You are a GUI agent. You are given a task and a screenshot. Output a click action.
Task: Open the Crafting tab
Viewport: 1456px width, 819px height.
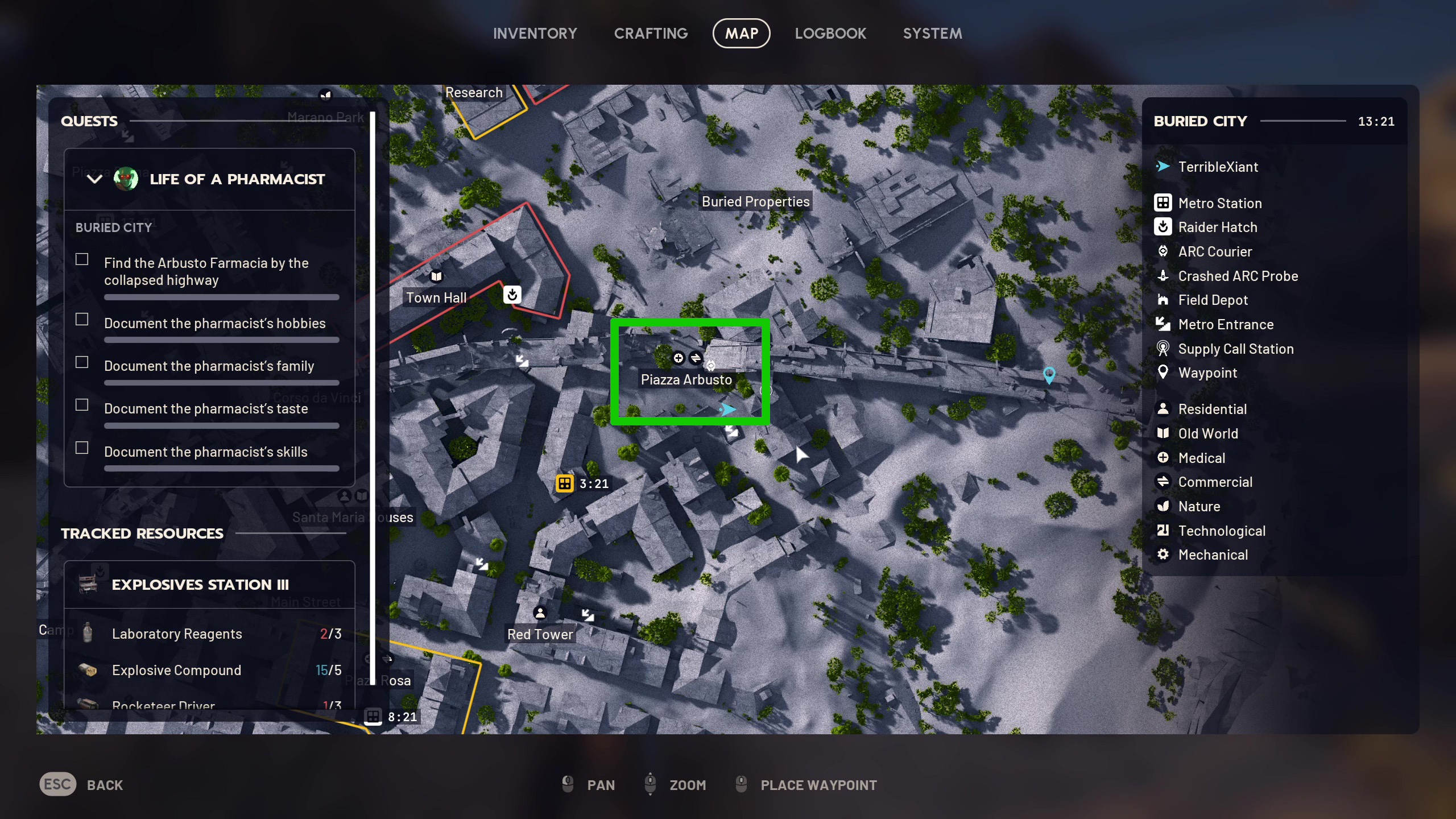[651, 34]
